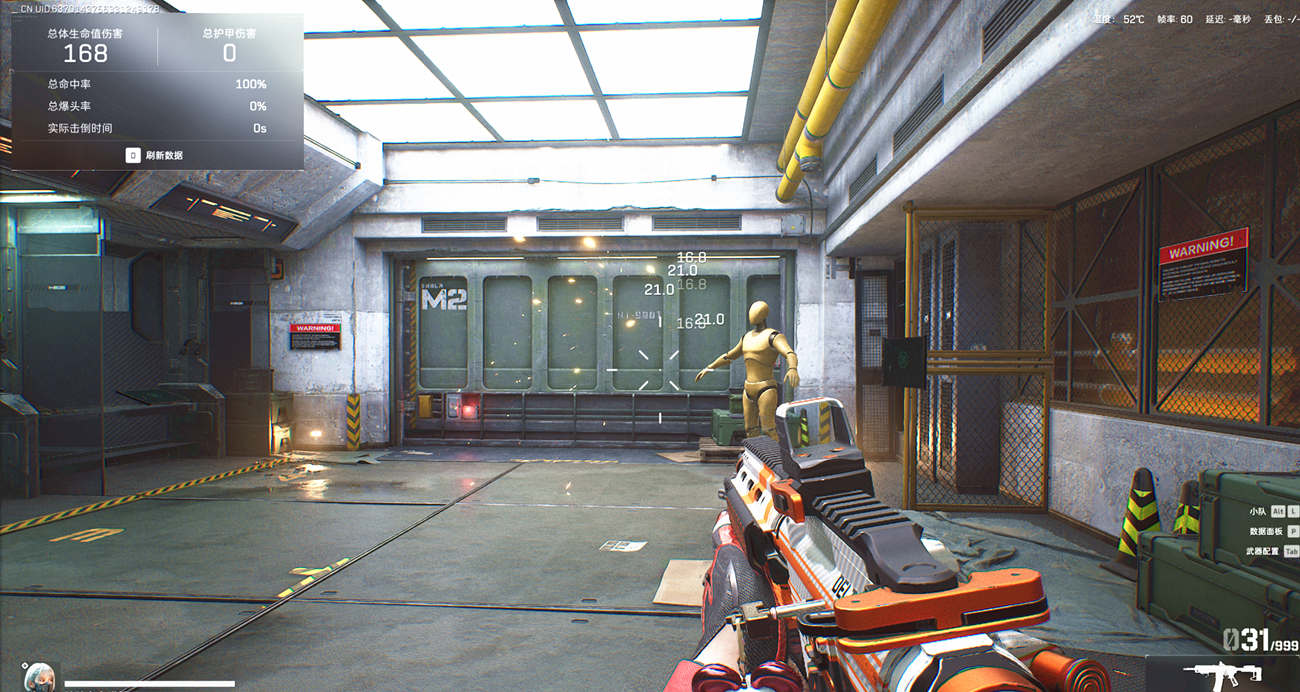This screenshot has height=692, width=1300.
Task: Click the masked character portrait
Action: [39, 676]
